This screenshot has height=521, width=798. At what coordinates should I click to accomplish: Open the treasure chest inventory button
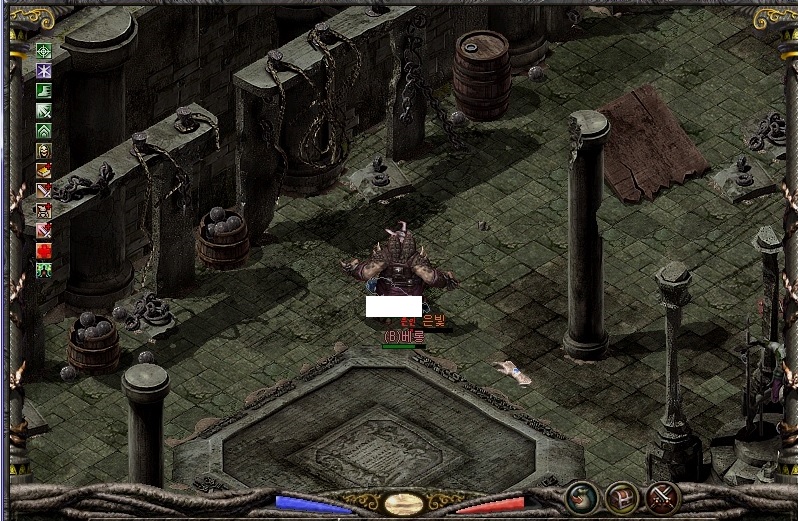click(622, 497)
